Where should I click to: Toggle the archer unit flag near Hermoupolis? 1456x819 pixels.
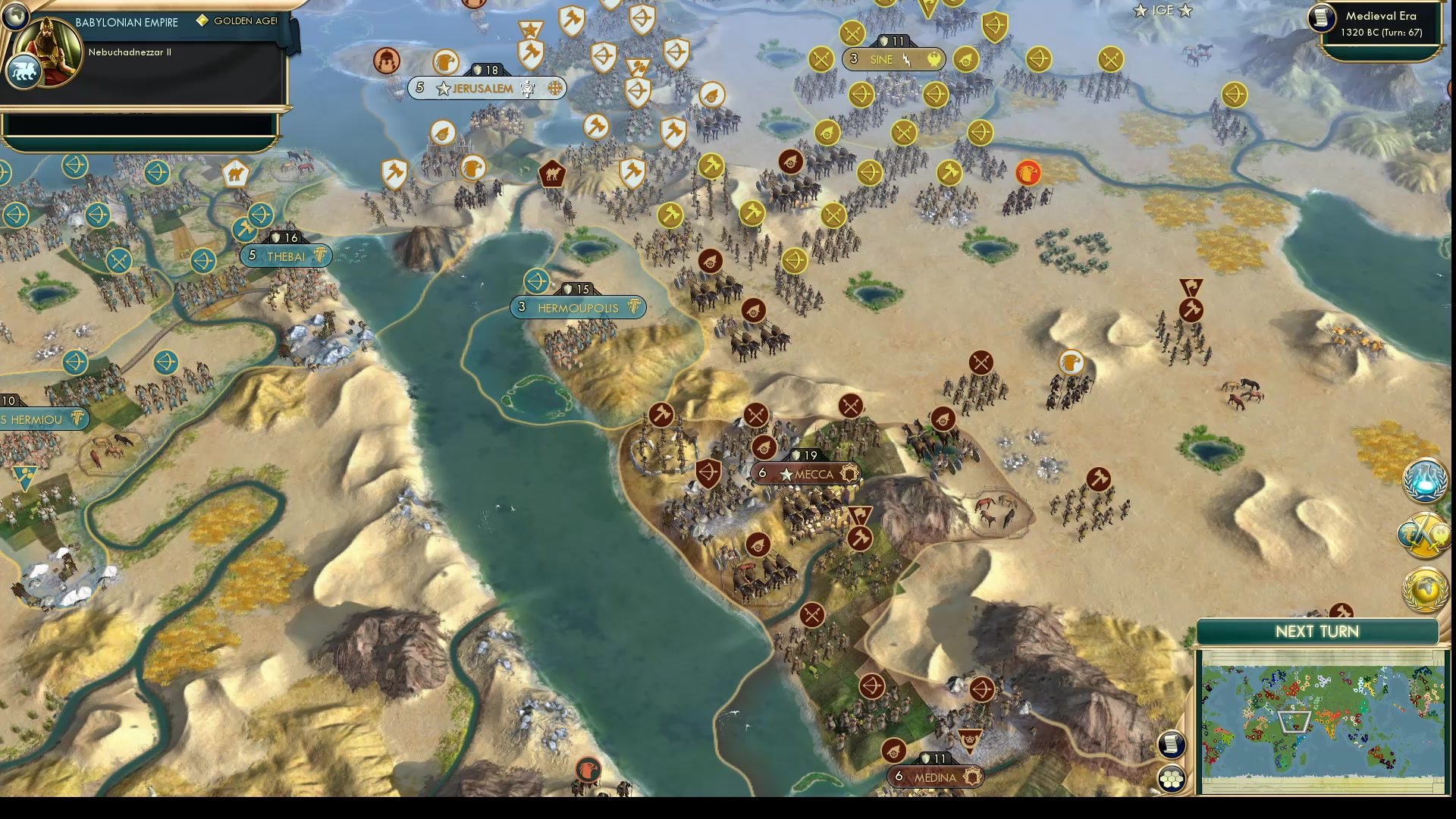click(537, 281)
